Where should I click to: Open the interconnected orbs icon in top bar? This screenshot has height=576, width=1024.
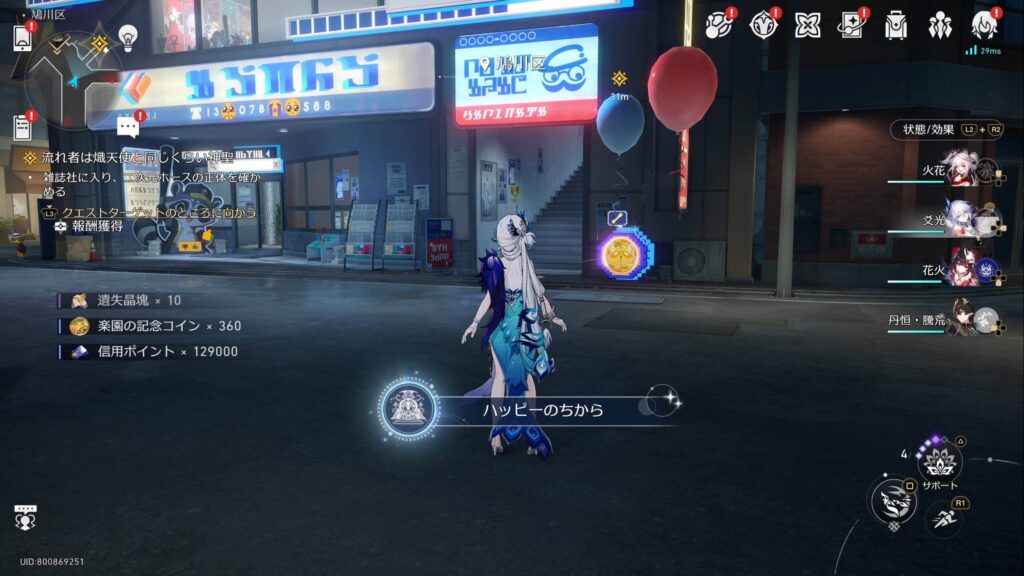[718, 25]
